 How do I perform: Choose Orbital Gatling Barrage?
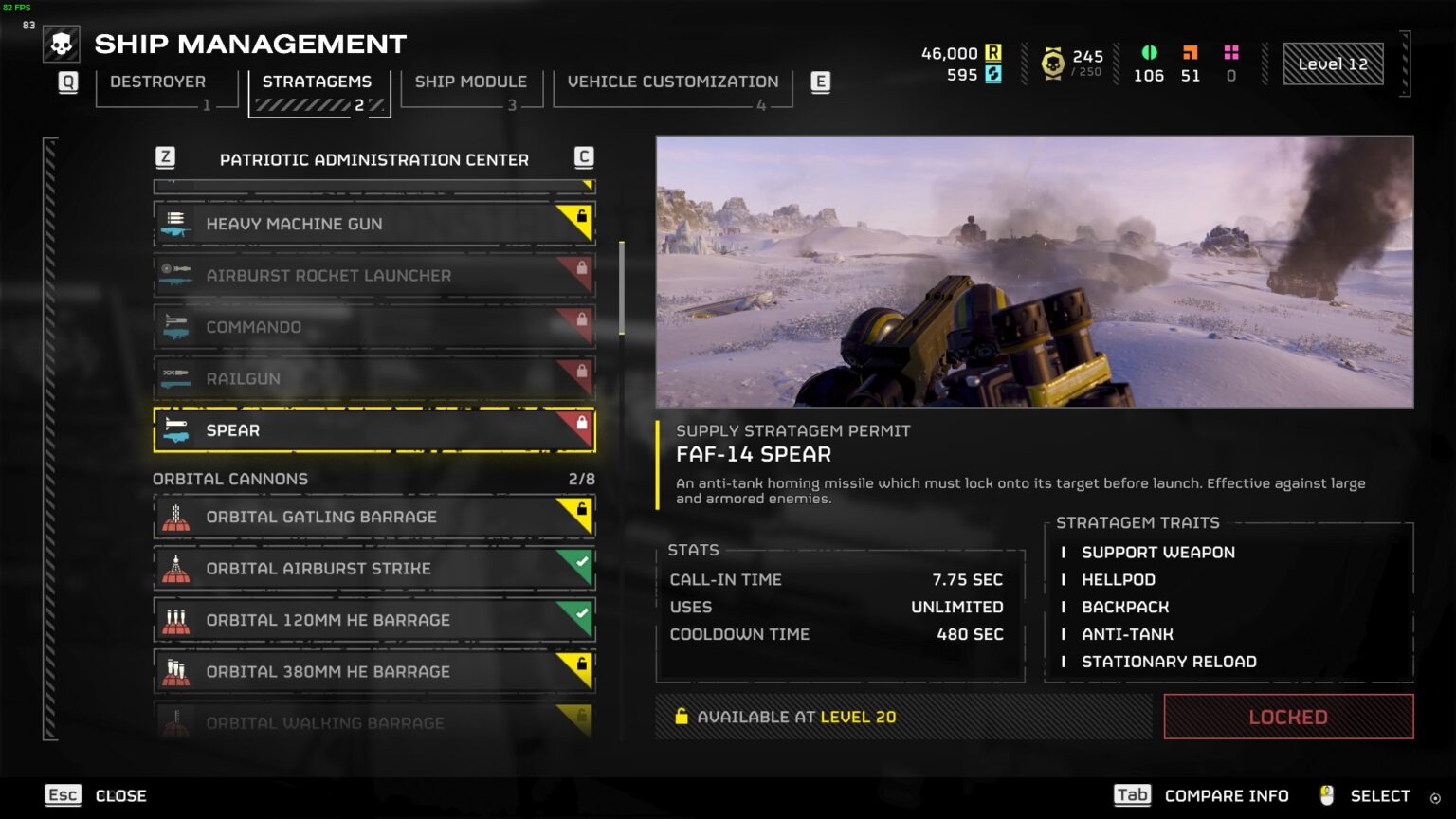point(373,517)
